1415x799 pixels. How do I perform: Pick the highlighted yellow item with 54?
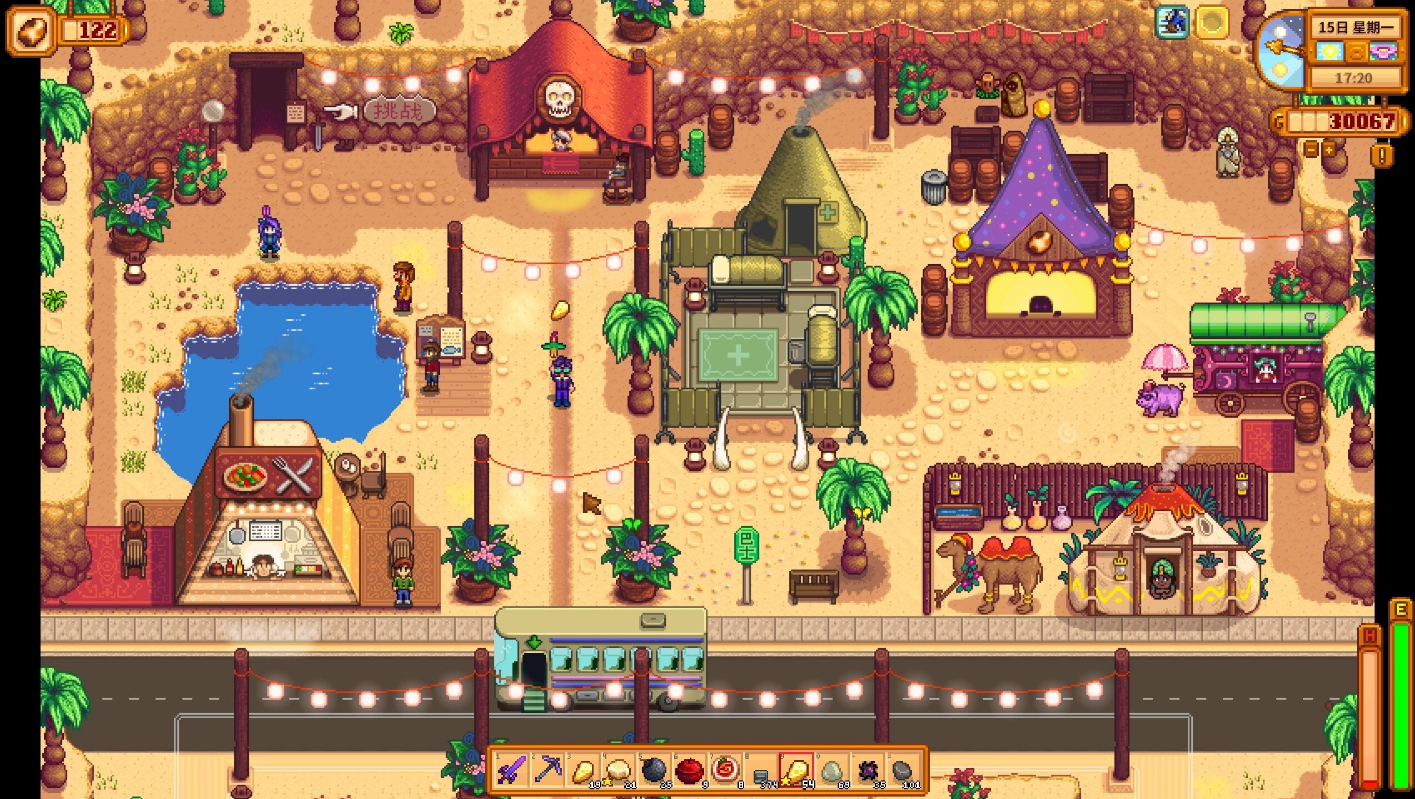pos(796,770)
